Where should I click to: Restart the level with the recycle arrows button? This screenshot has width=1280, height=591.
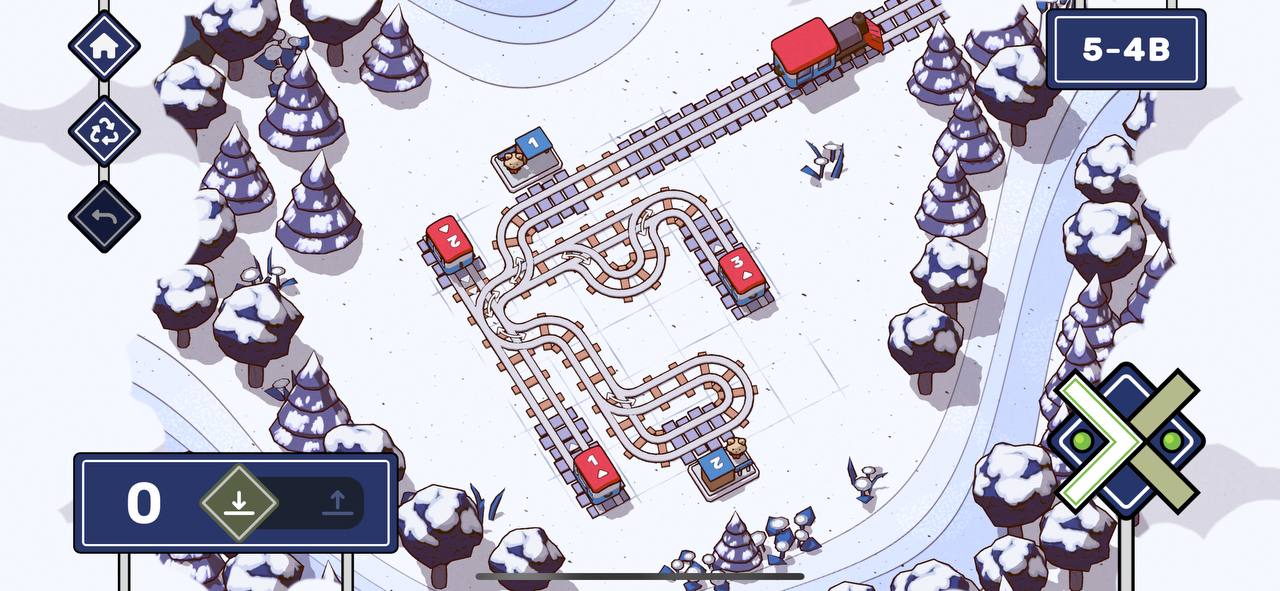104,132
